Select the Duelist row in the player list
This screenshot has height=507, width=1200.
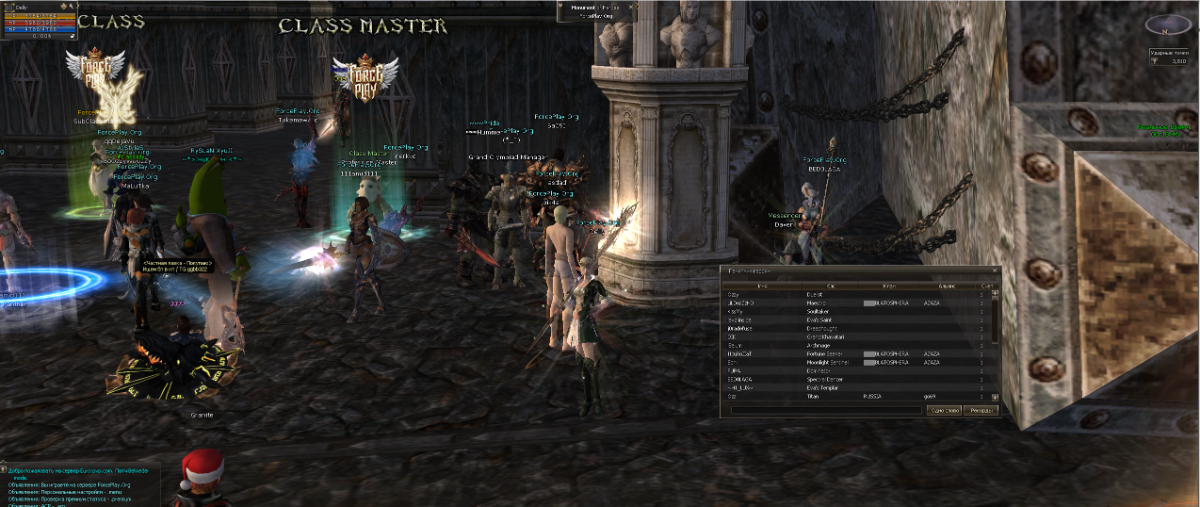820,295
